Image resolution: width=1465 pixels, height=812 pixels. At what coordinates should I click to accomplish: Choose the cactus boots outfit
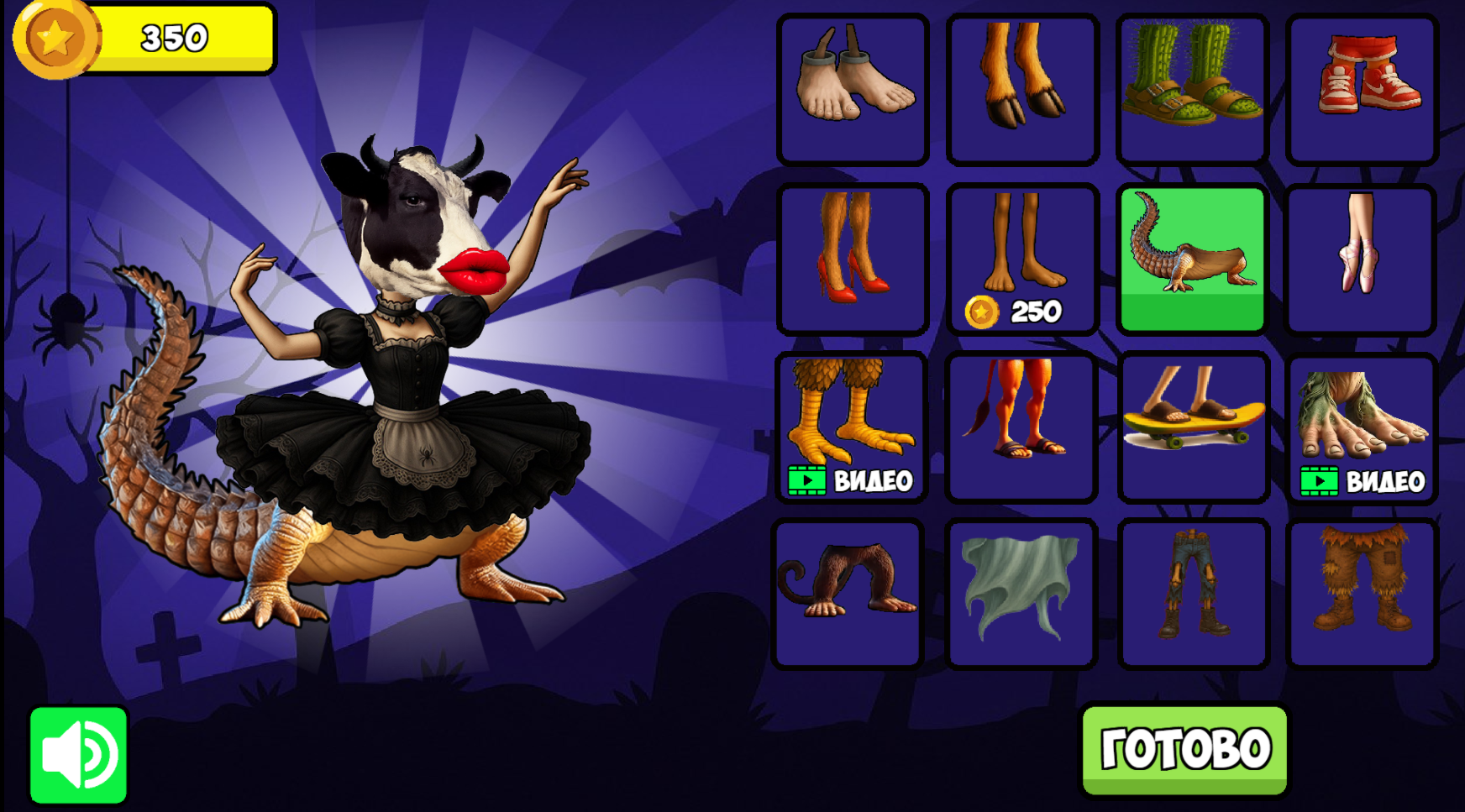(x=1192, y=86)
